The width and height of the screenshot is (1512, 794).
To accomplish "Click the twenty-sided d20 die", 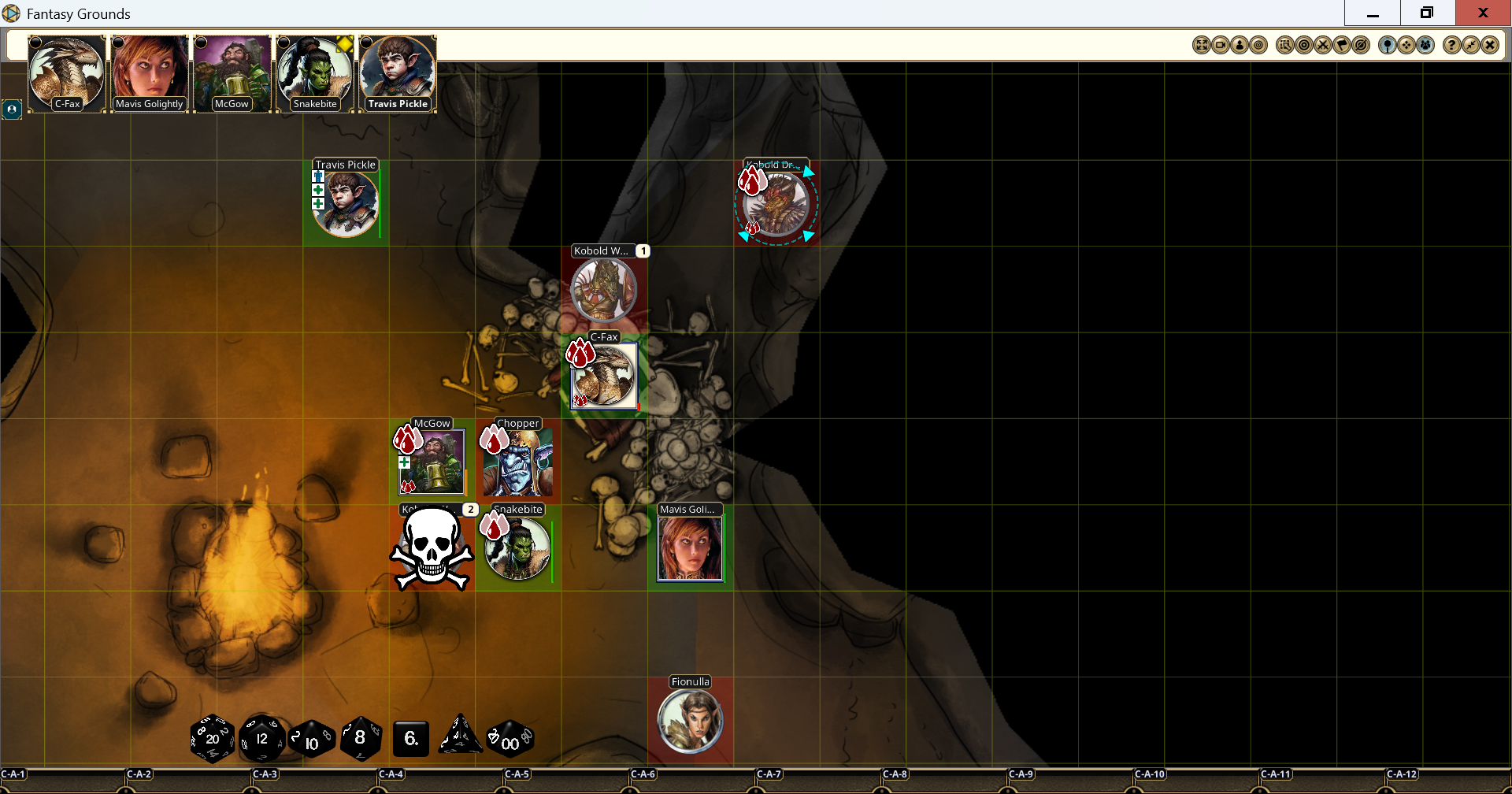I will pyautogui.click(x=212, y=739).
